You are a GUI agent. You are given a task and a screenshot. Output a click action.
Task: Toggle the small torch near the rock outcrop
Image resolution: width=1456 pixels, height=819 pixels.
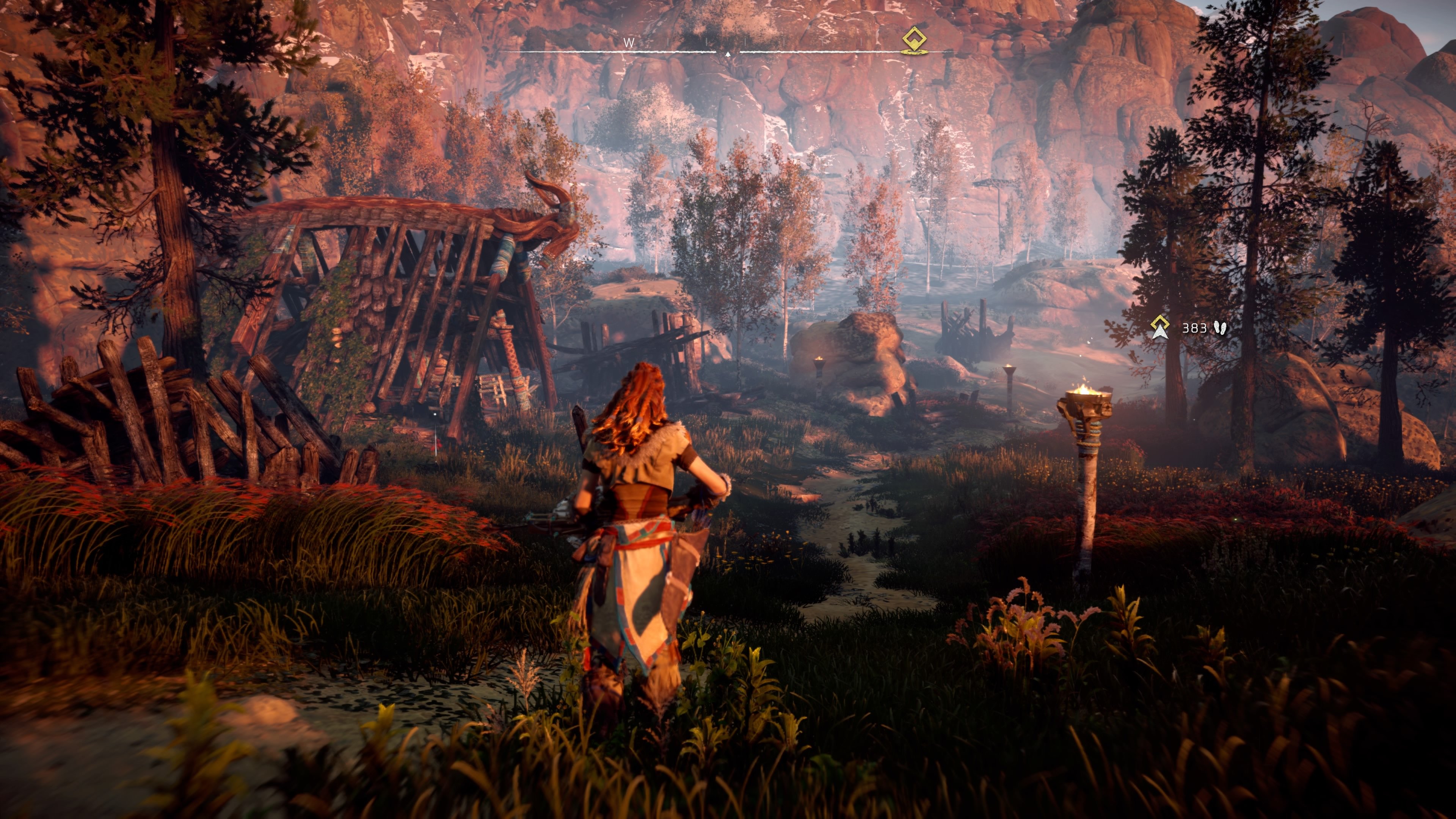point(819,362)
